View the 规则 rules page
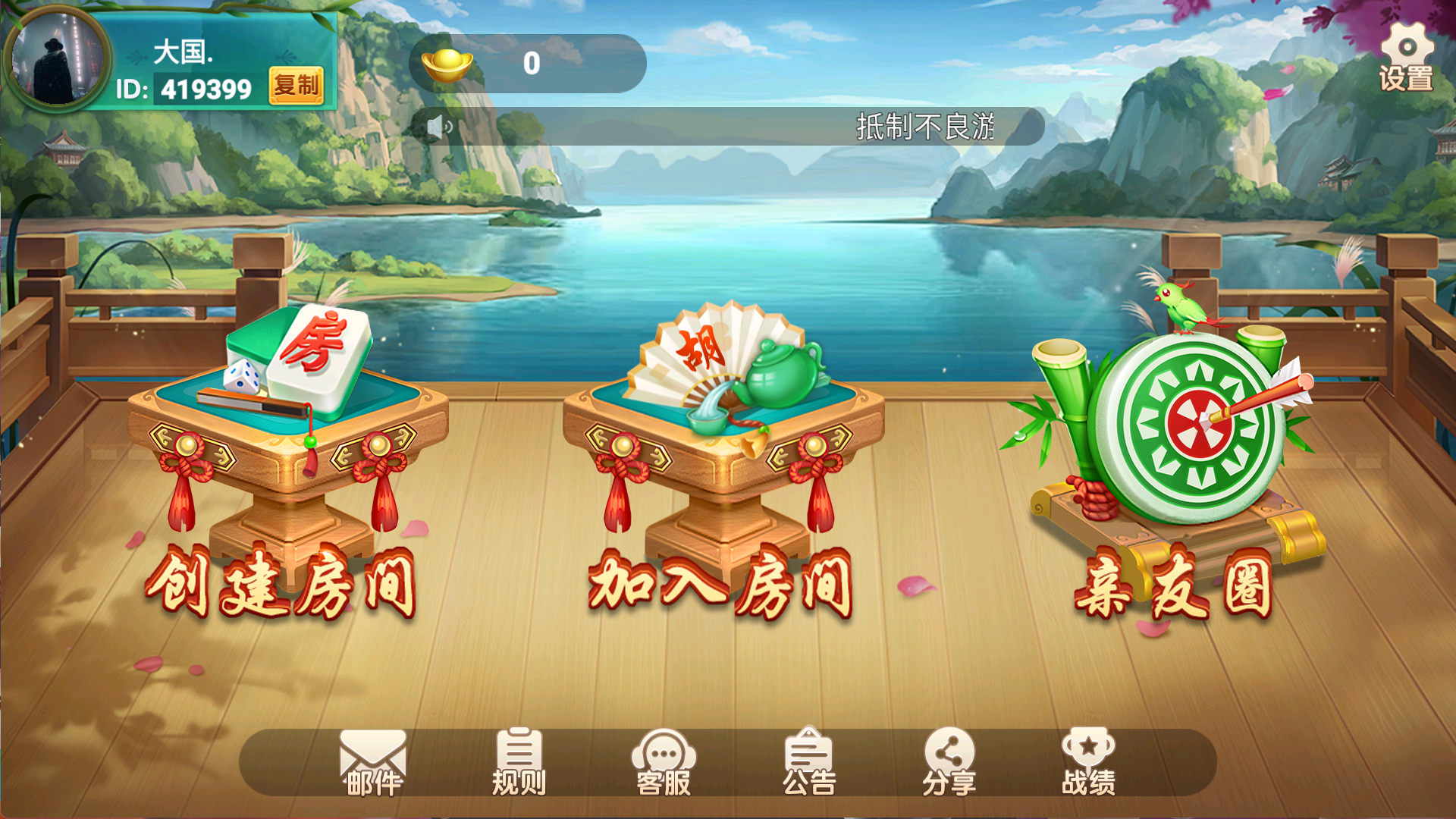Viewport: 1456px width, 819px height. pyautogui.click(x=519, y=763)
